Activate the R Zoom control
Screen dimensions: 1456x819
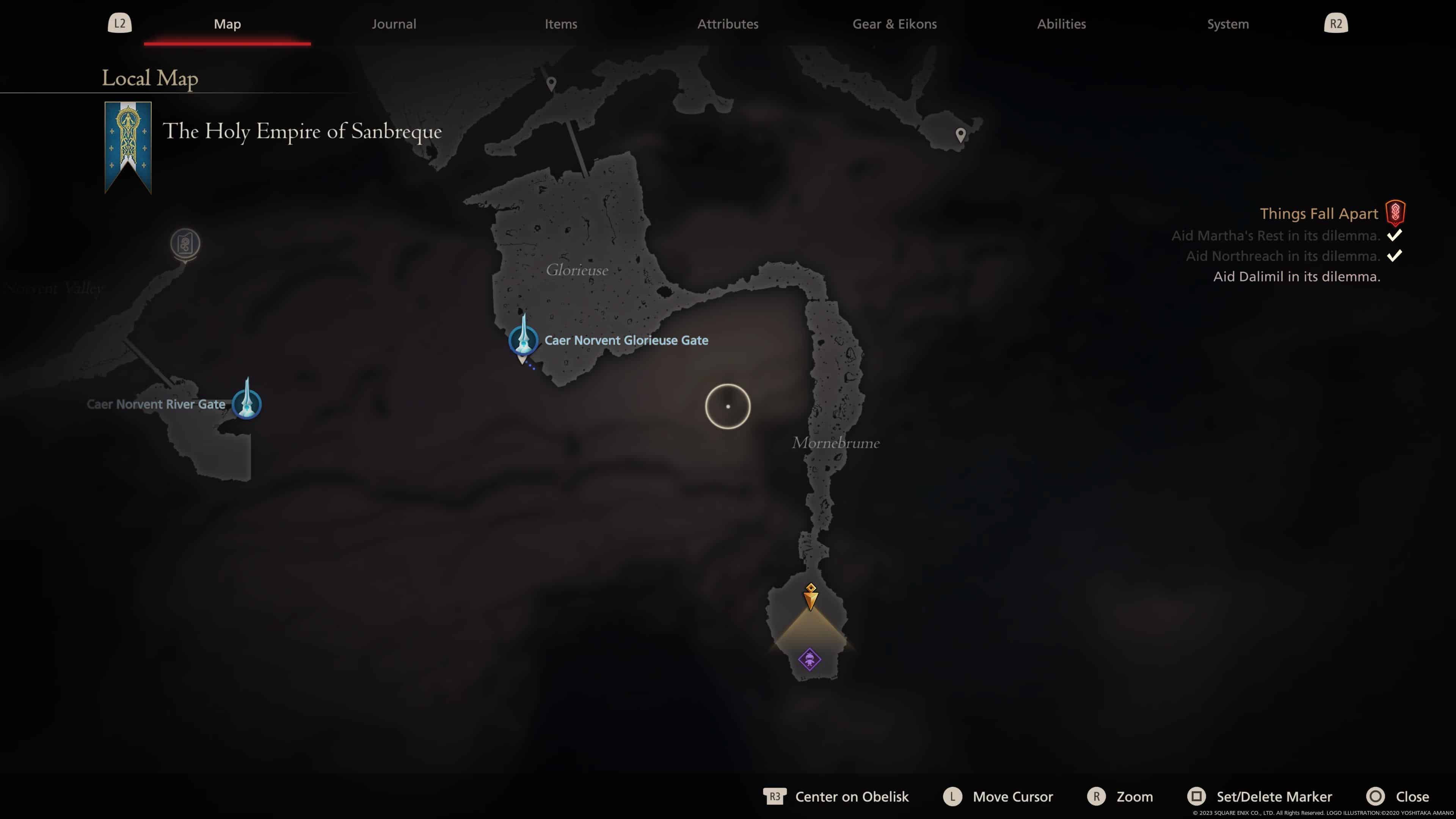pyautogui.click(x=1097, y=796)
